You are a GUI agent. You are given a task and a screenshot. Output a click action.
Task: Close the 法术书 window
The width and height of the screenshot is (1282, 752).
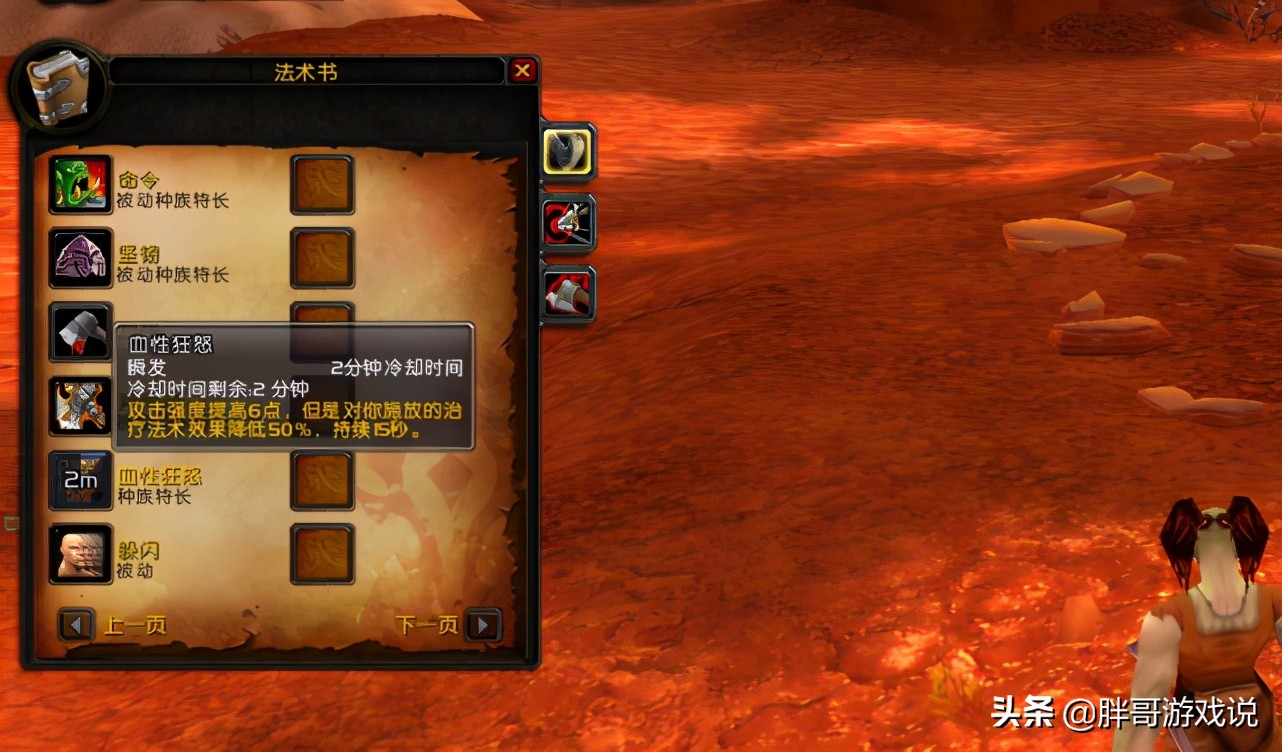tap(521, 70)
